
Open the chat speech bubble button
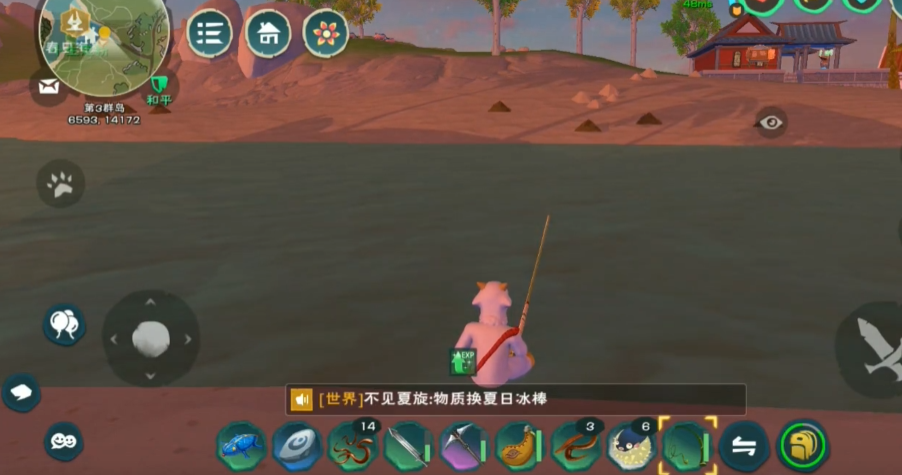click(x=21, y=392)
